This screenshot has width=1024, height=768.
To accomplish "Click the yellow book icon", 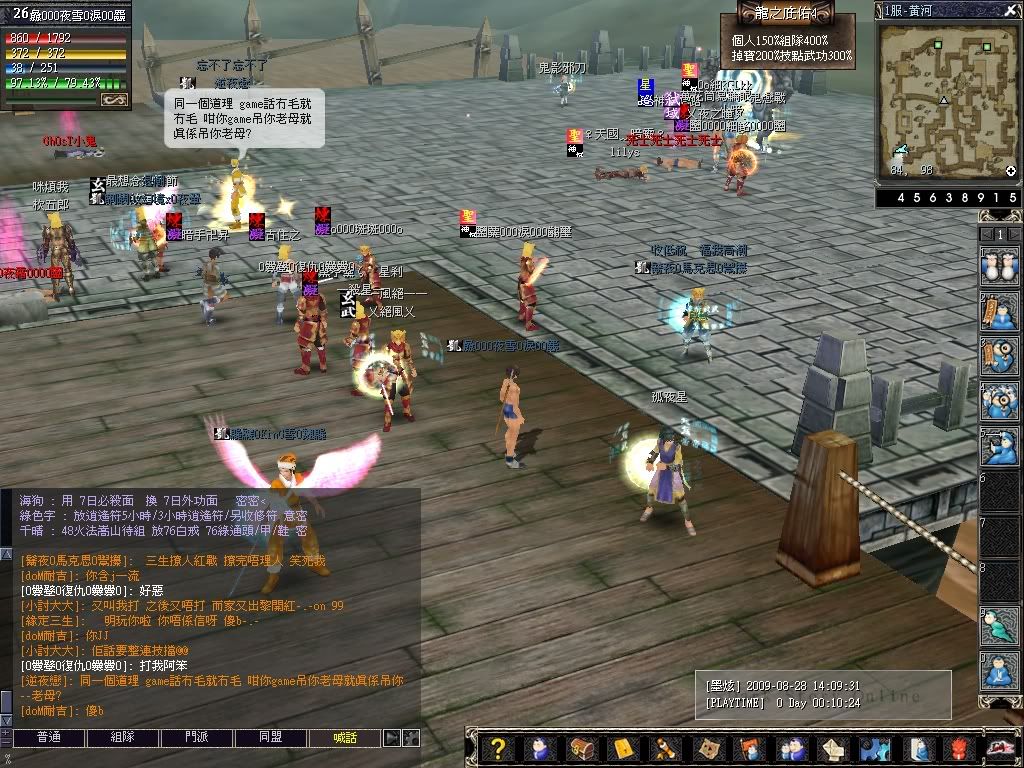I will point(623,749).
